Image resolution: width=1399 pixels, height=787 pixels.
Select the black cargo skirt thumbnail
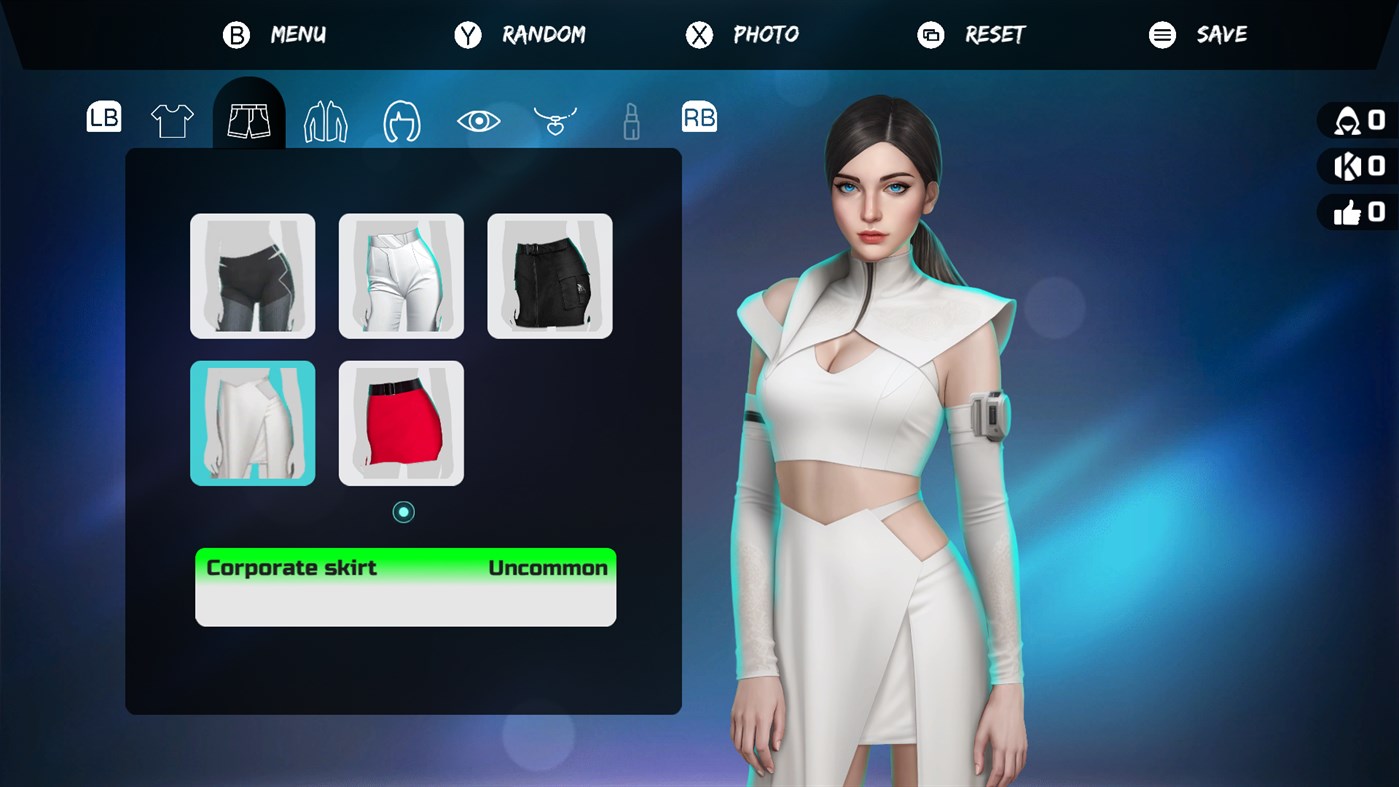pos(550,275)
